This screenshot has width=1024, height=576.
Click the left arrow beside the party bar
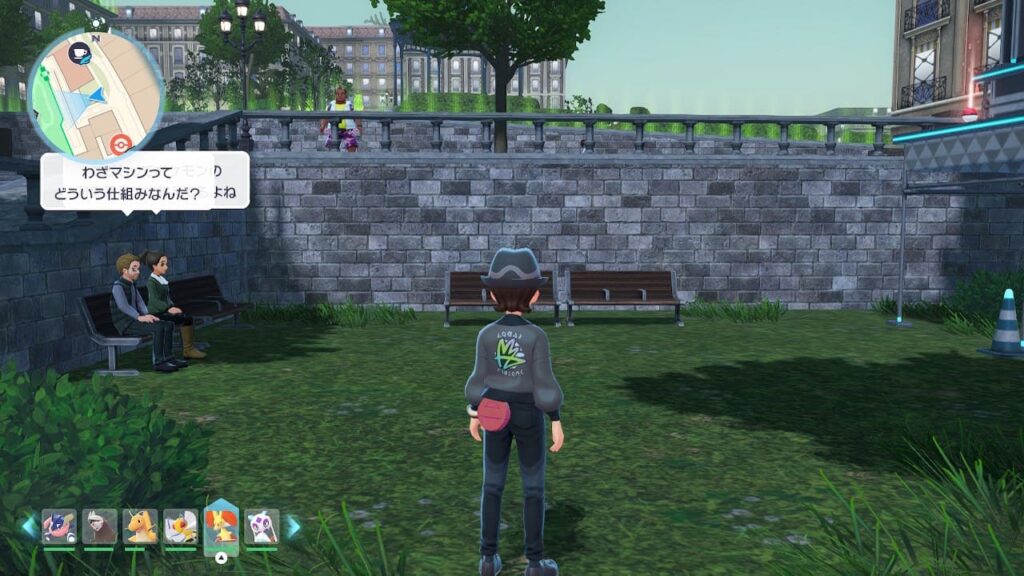coord(30,527)
